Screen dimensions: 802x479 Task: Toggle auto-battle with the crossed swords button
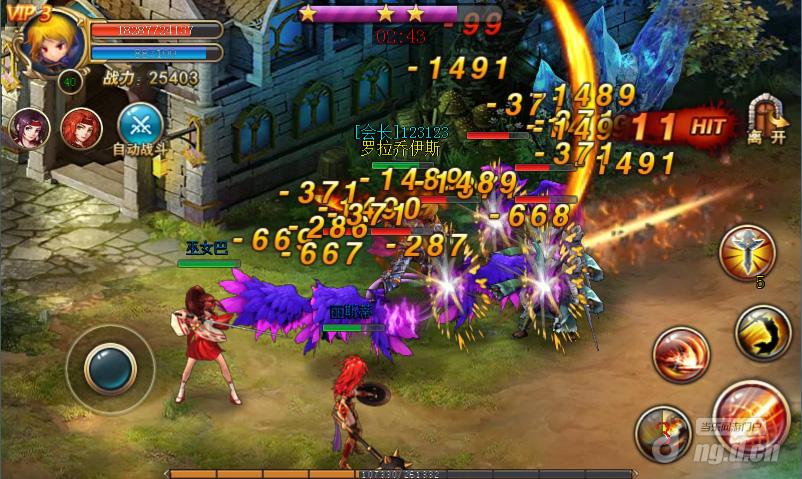tap(140, 125)
